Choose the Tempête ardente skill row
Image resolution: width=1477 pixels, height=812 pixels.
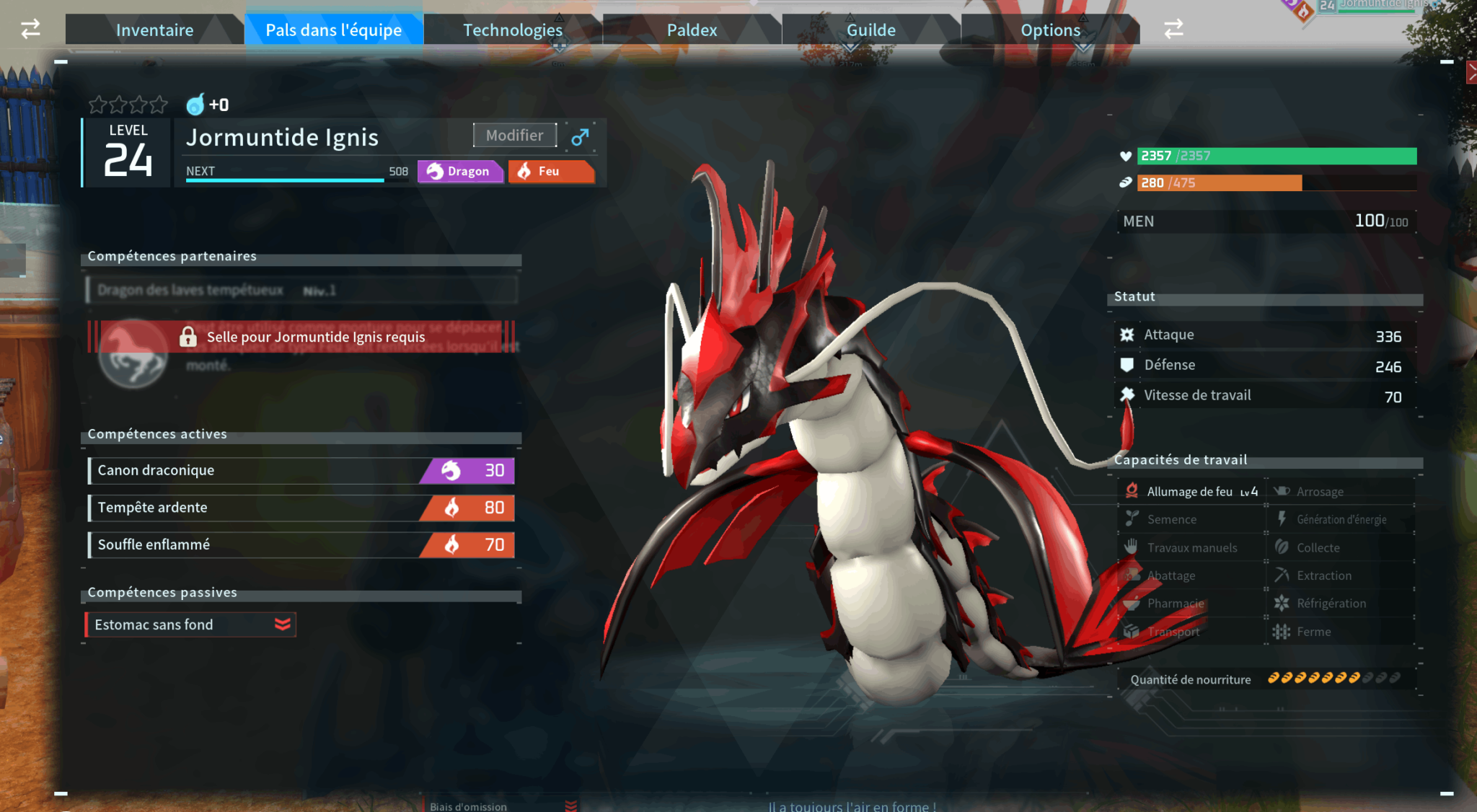pyautogui.click(x=301, y=508)
